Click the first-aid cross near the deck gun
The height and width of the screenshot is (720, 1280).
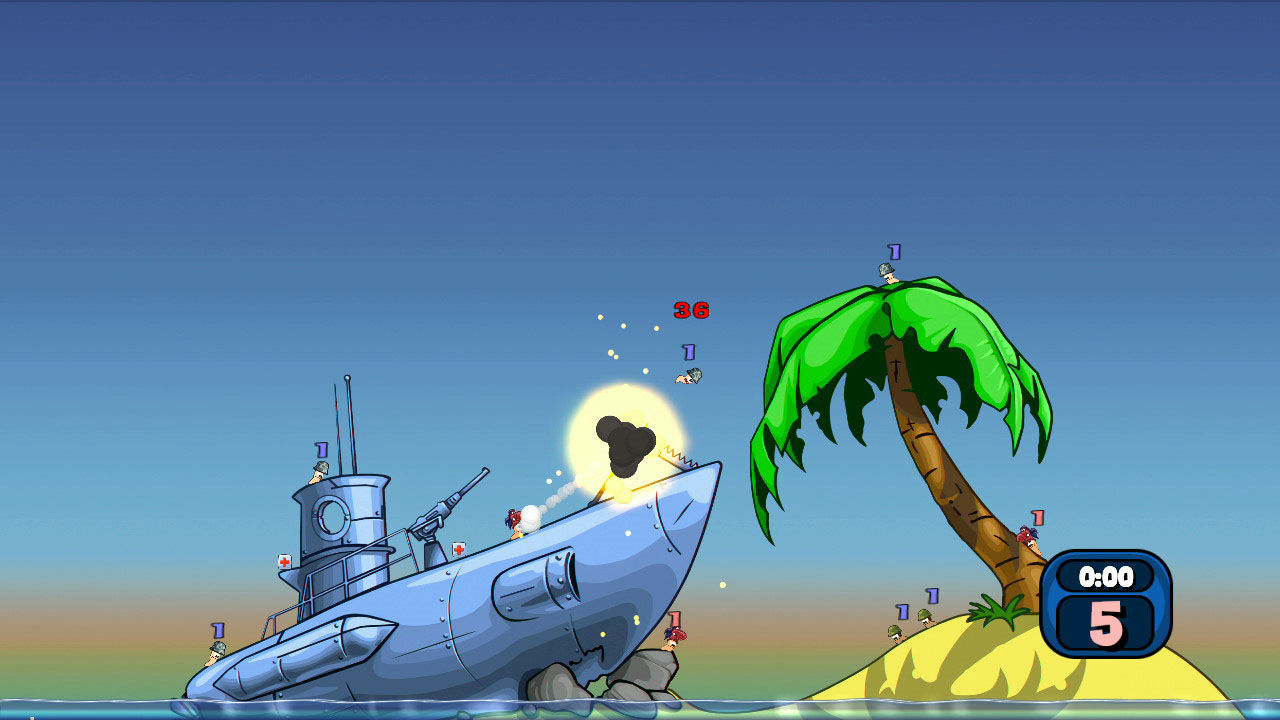coord(459,548)
